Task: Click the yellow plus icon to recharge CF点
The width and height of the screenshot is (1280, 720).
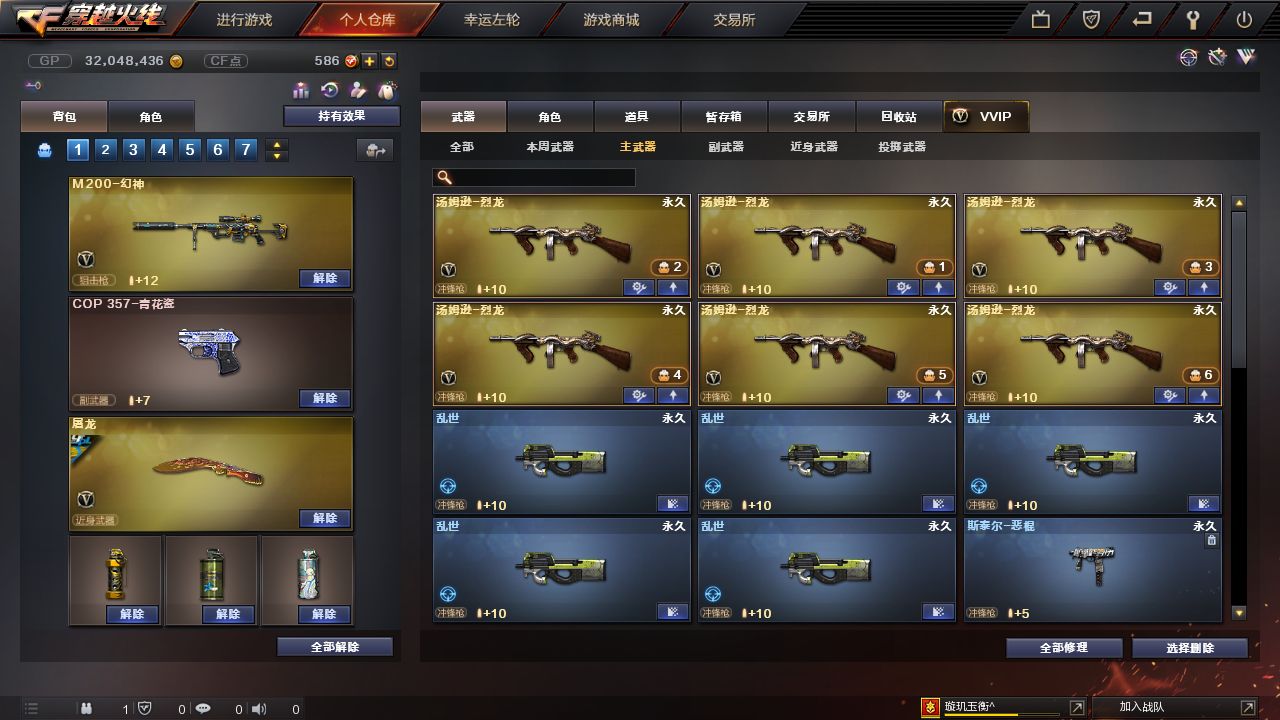Action: coord(369,61)
